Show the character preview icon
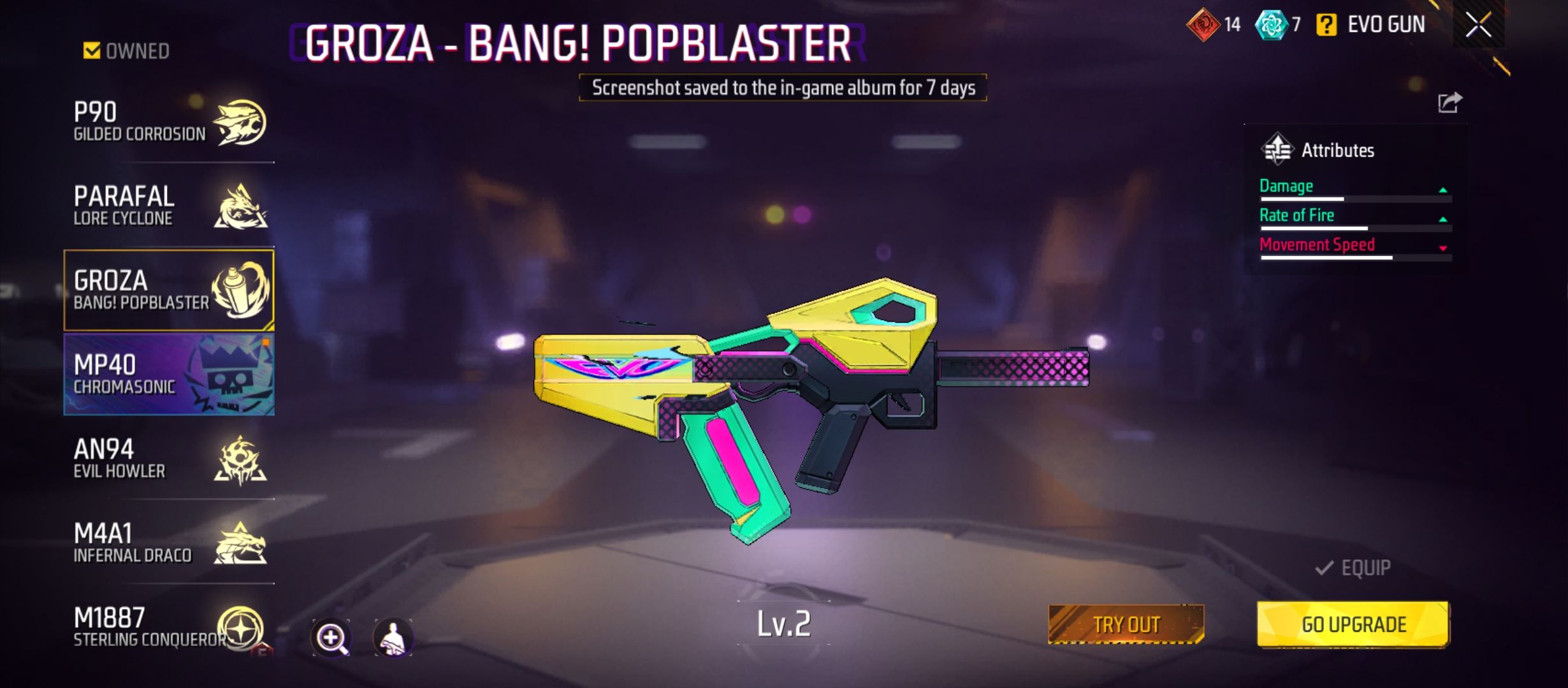 393,637
